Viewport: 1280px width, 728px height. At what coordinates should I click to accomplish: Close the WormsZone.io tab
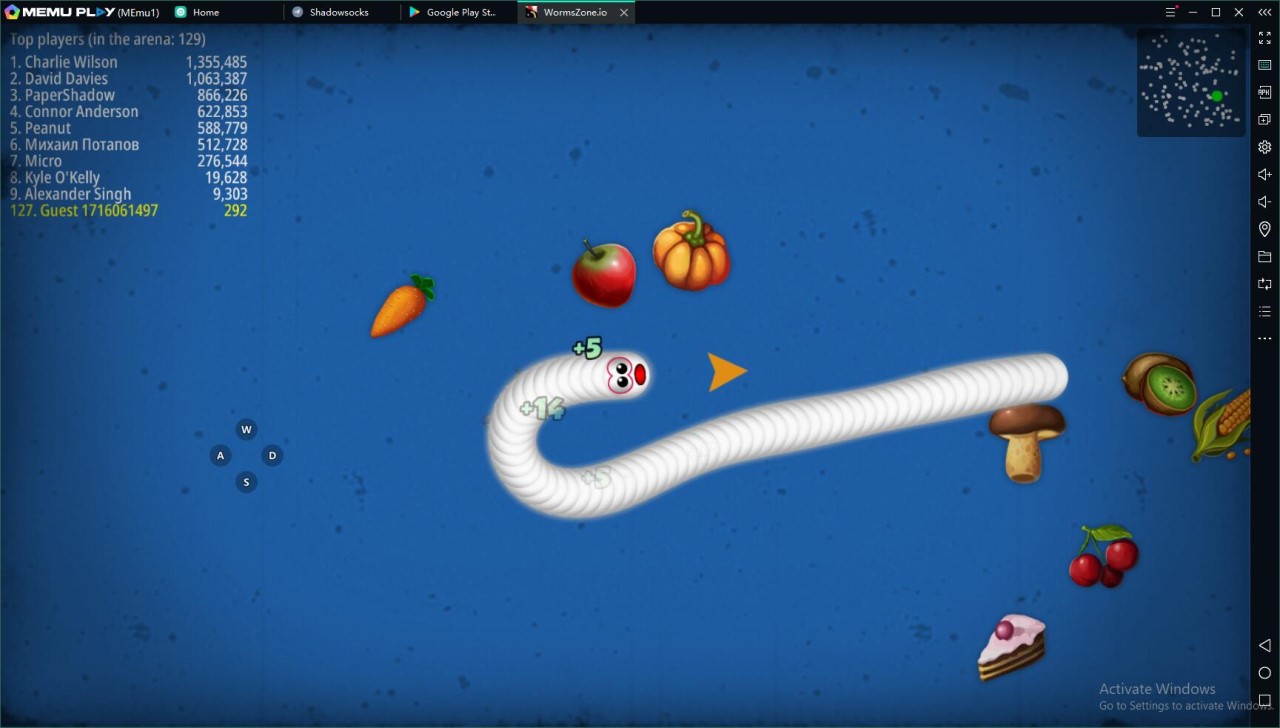(x=625, y=13)
